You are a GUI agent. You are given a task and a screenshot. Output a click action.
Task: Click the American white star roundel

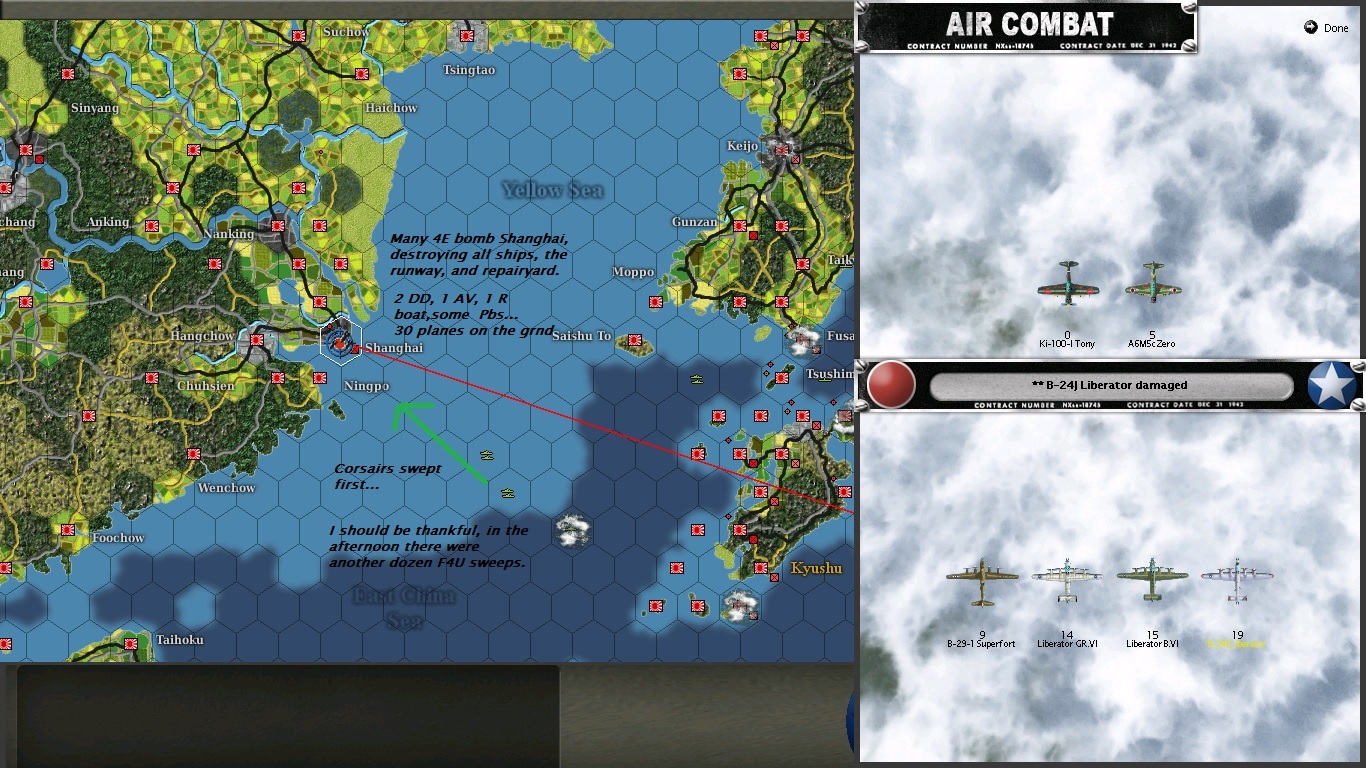click(1330, 384)
